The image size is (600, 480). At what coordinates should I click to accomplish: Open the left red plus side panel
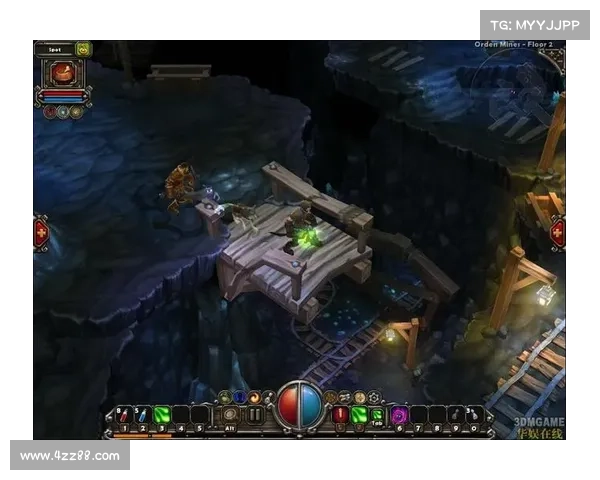click(41, 233)
